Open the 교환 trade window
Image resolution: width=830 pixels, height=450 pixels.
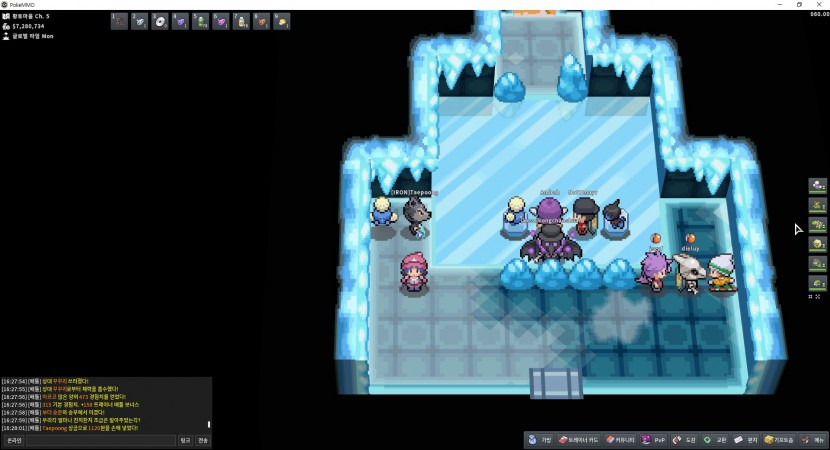pyautogui.click(x=714, y=440)
